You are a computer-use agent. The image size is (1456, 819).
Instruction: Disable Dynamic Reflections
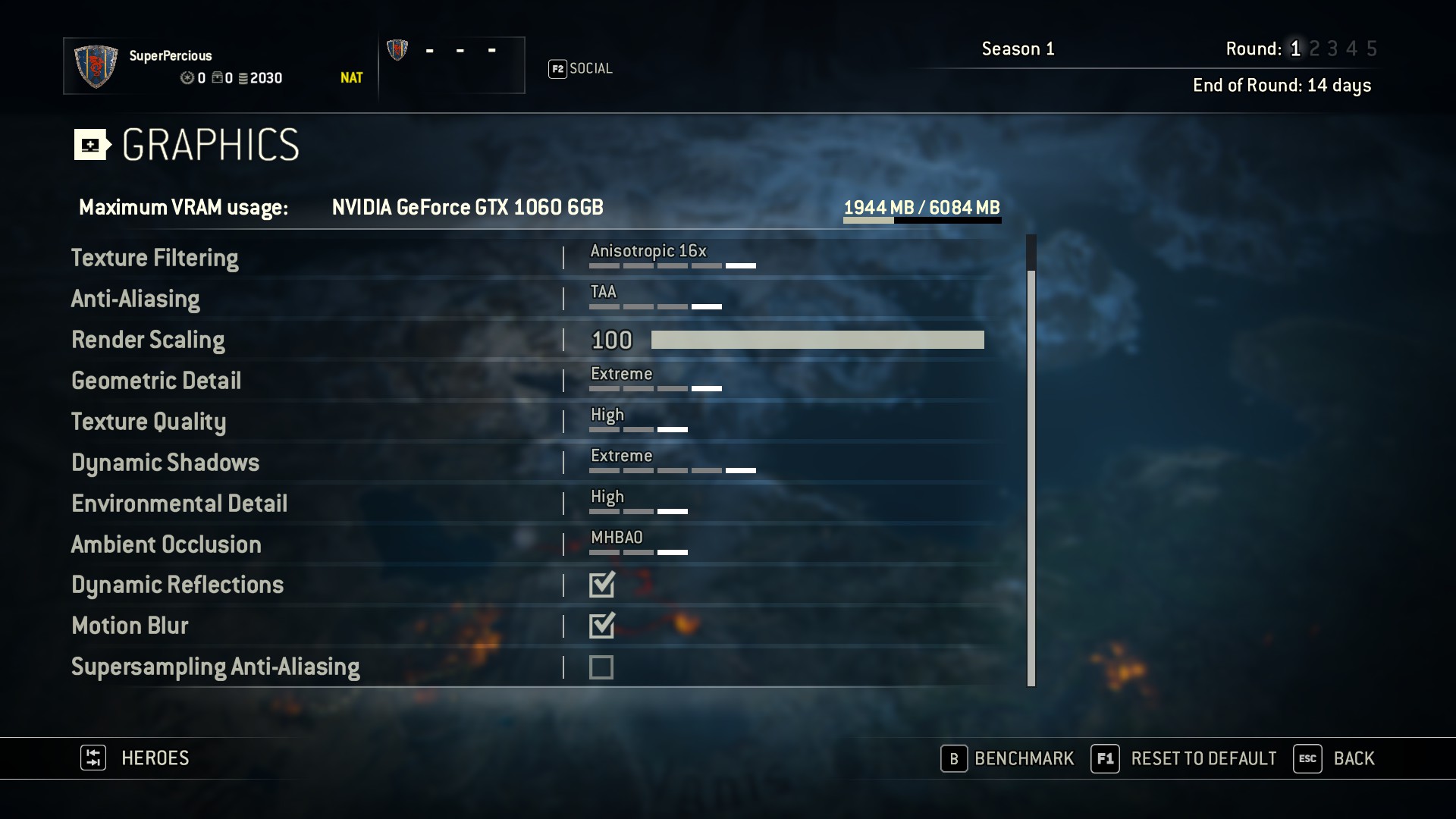click(601, 585)
